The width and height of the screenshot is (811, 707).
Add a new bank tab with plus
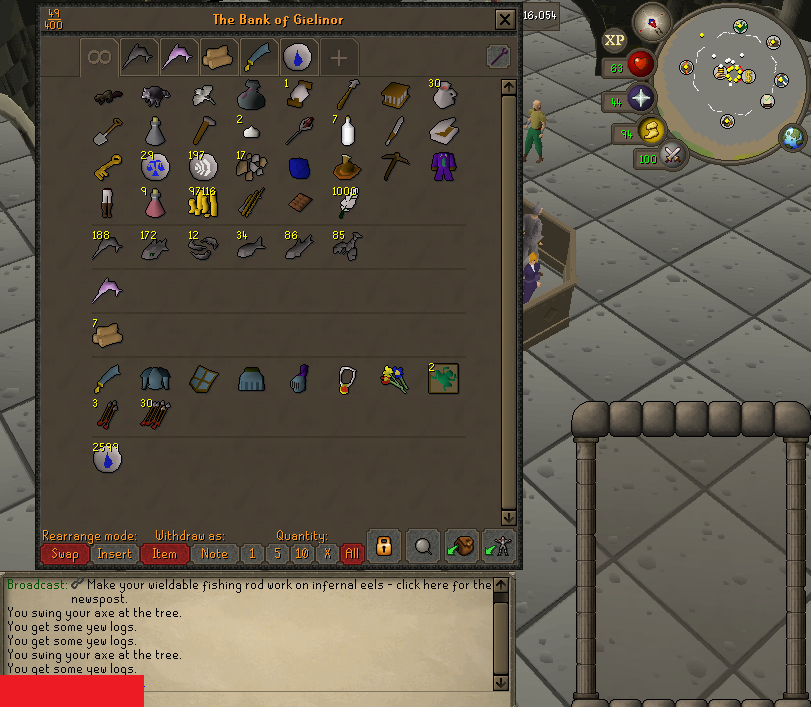(x=338, y=57)
